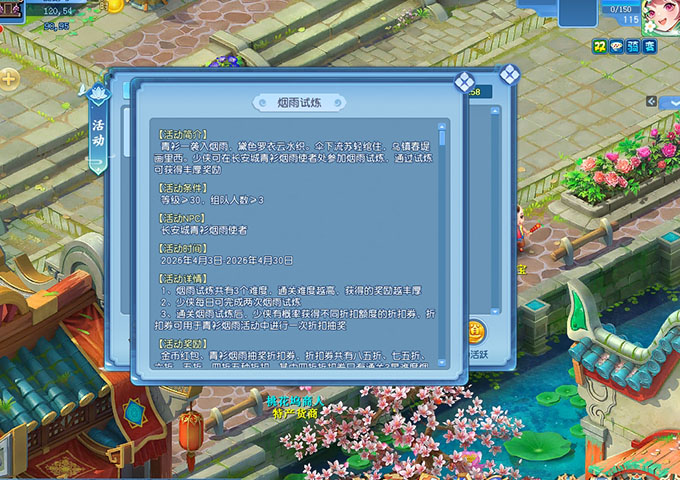Click the popup text scrollbar up arrow

(443, 127)
